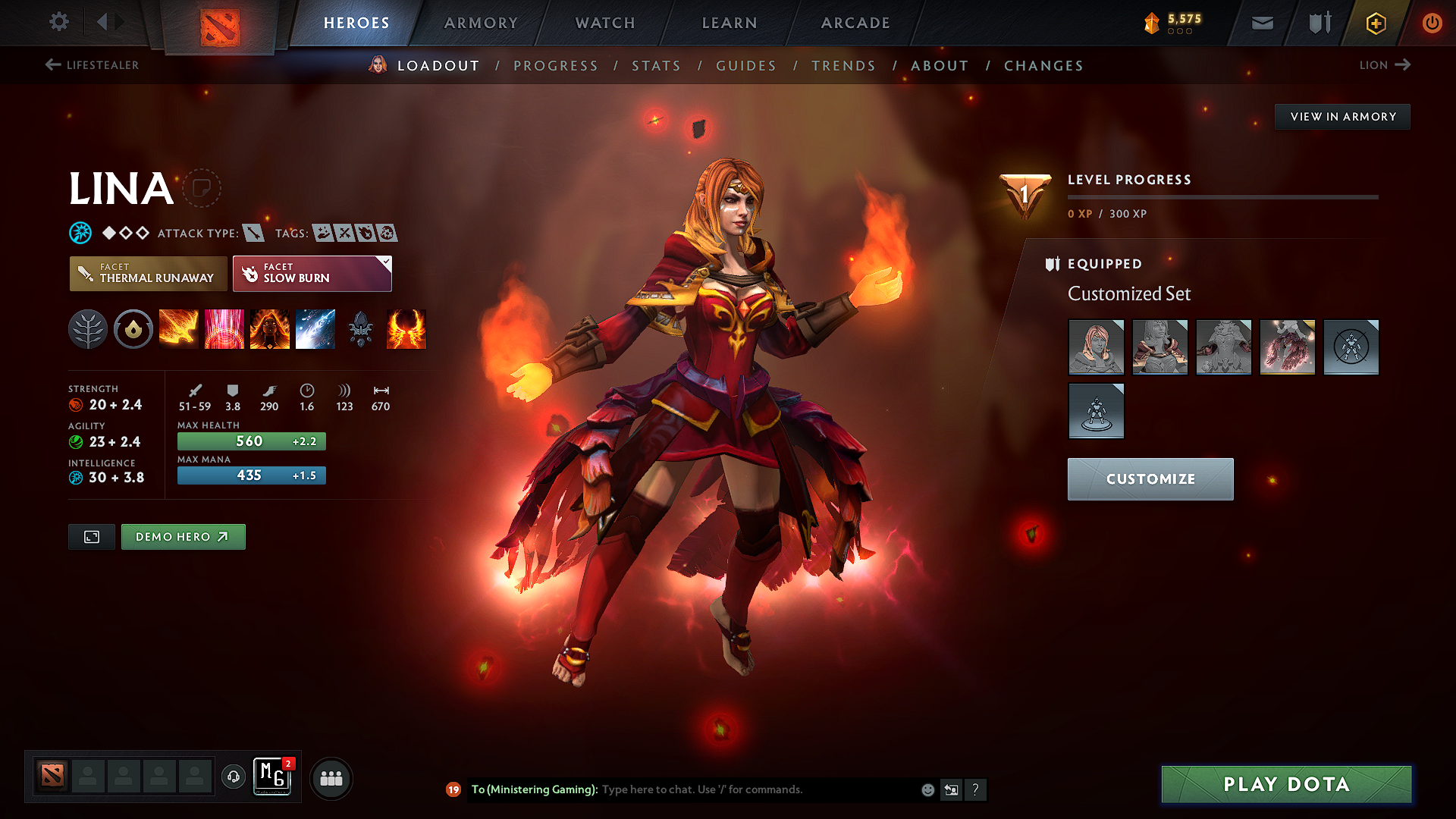This screenshot has height=819, width=1456.
Task: Open the Dota Plus gold plus icon
Action: coord(1375,23)
